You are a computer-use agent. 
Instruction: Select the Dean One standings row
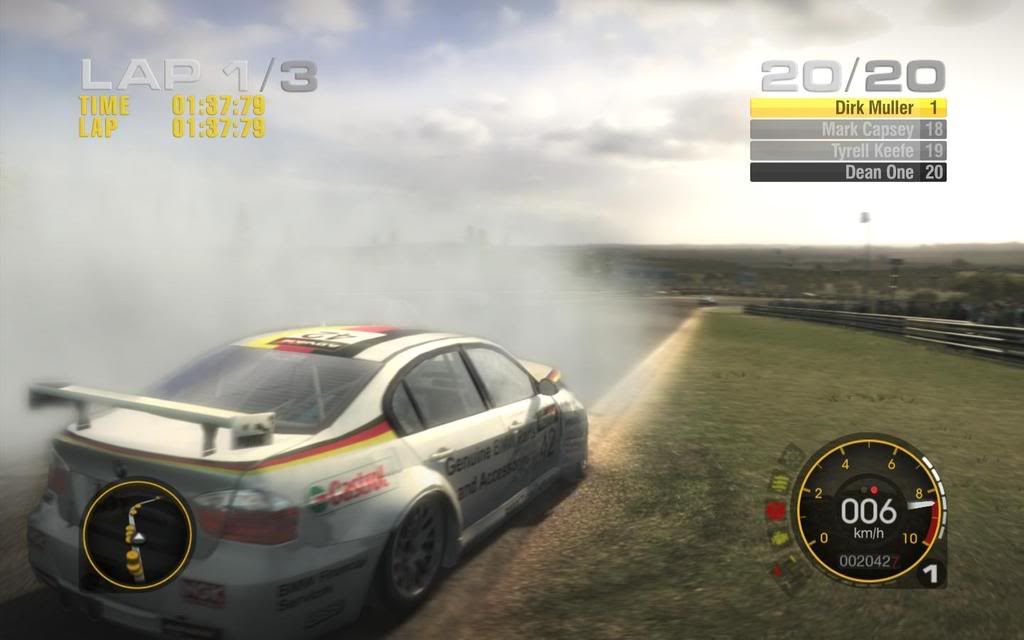[x=848, y=172]
